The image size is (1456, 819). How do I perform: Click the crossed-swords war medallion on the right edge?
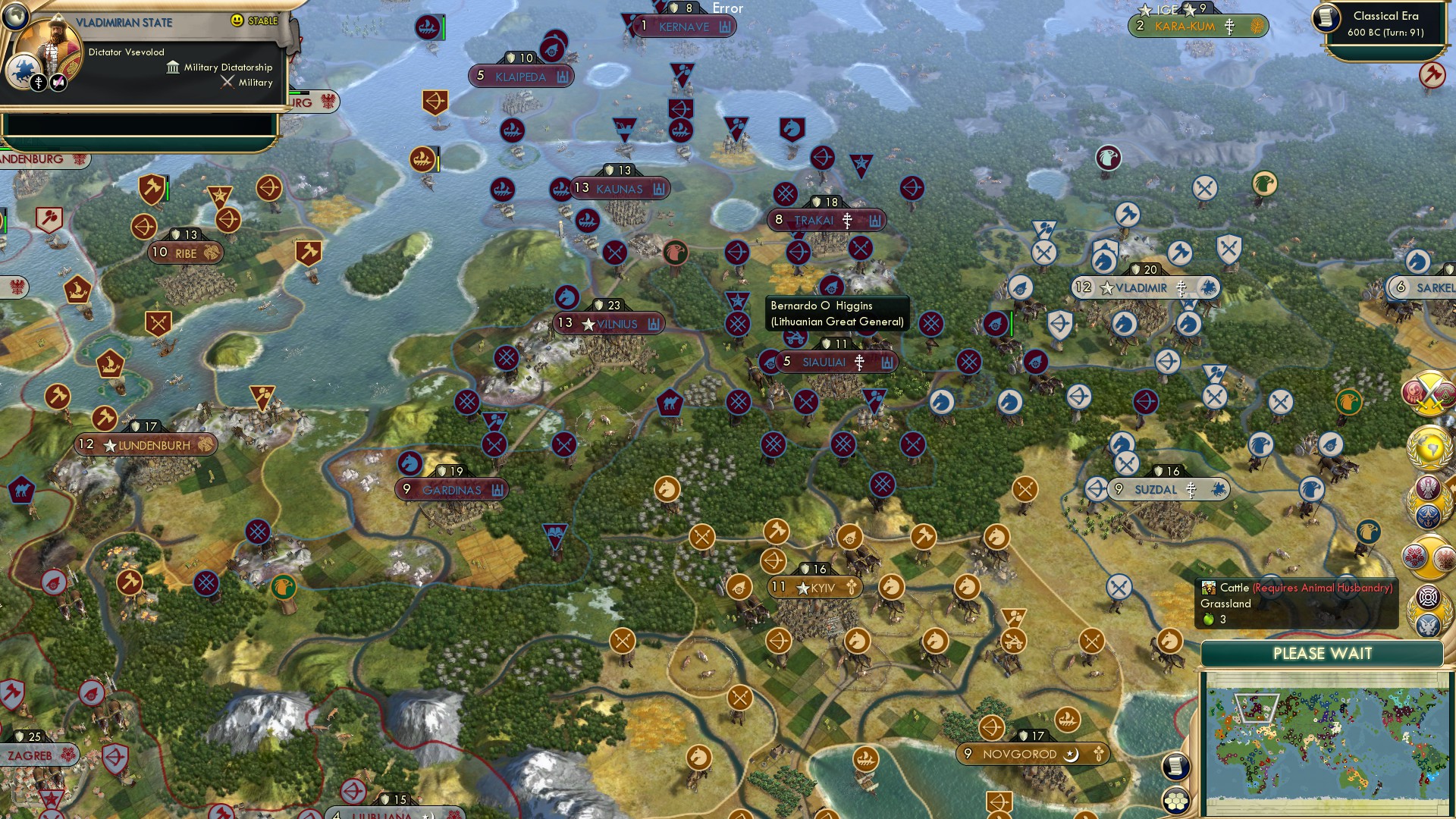(x=1430, y=394)
